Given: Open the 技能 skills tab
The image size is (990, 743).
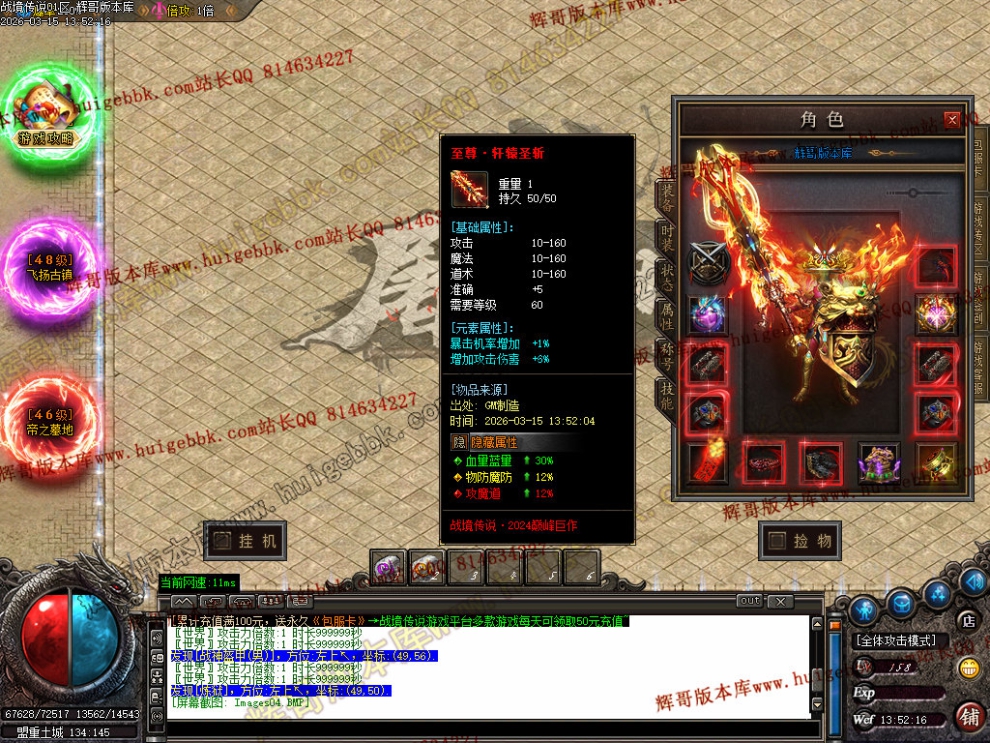Looking at the screenshot, I should click(667, 398).
